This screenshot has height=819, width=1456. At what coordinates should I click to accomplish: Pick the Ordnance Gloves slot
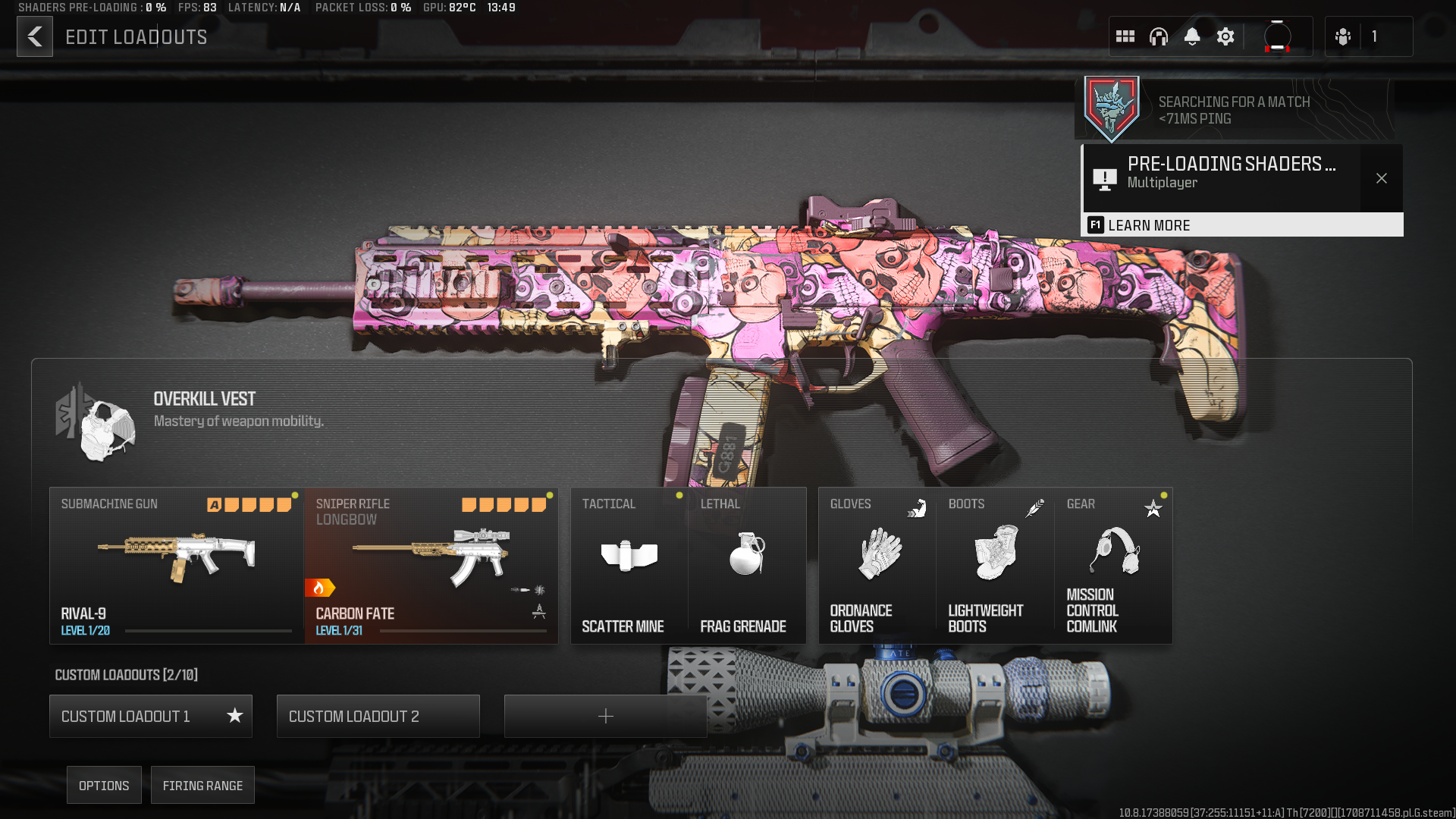click(877, 566)
